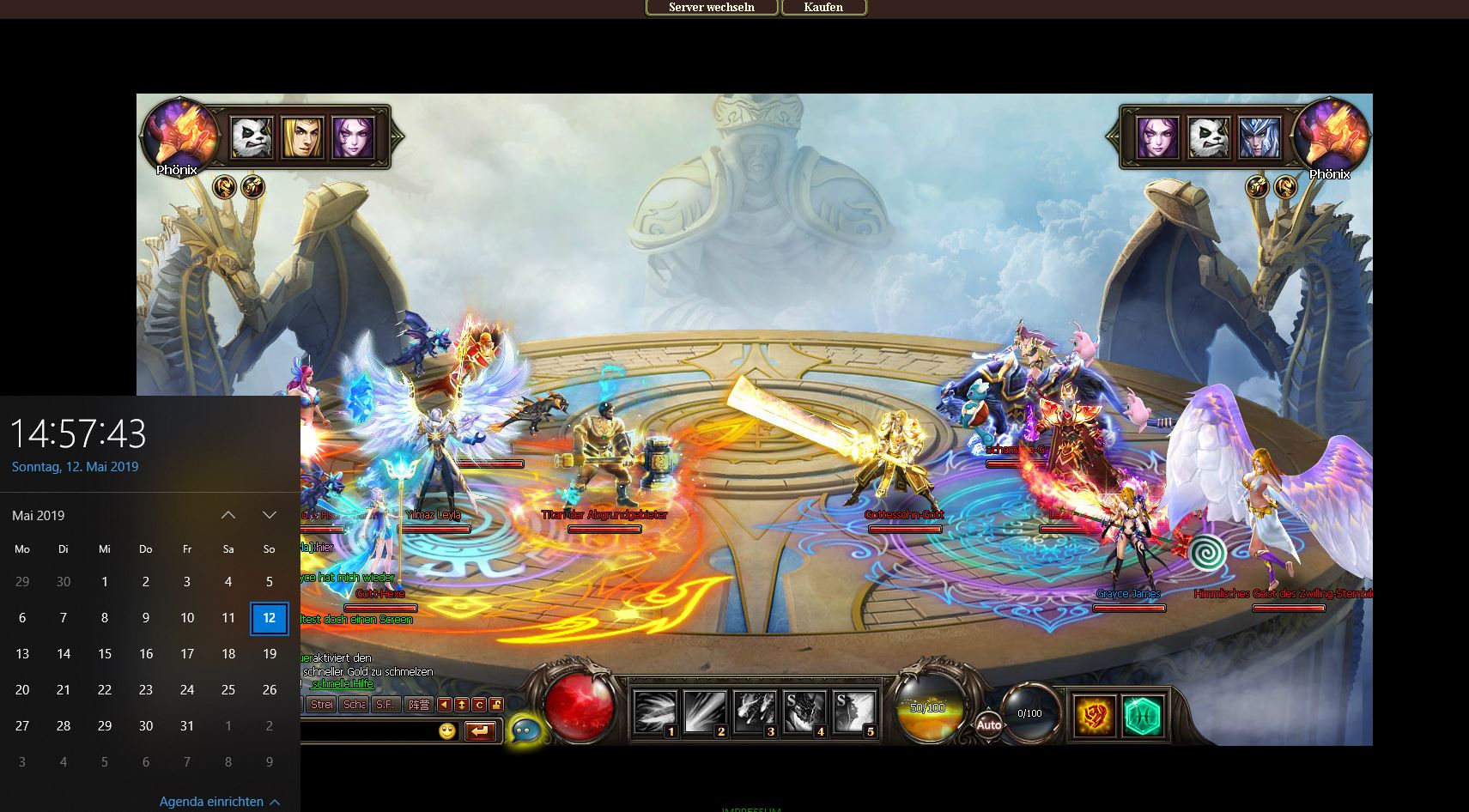Screen dimensions: 1469x812
Task: Activate skill slot 1
Action: click(x=655, y=712)
